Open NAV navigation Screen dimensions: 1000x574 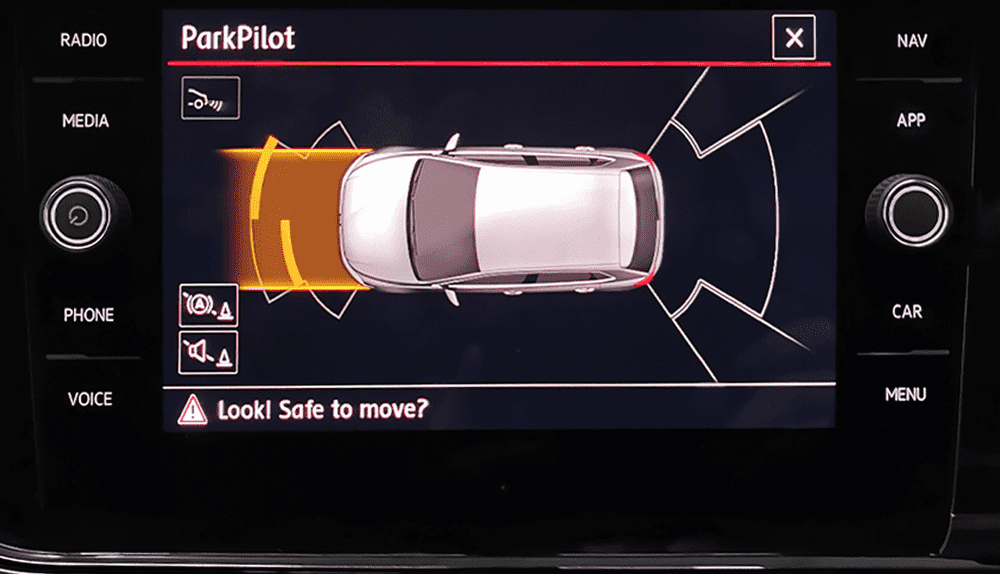(911, 41)
